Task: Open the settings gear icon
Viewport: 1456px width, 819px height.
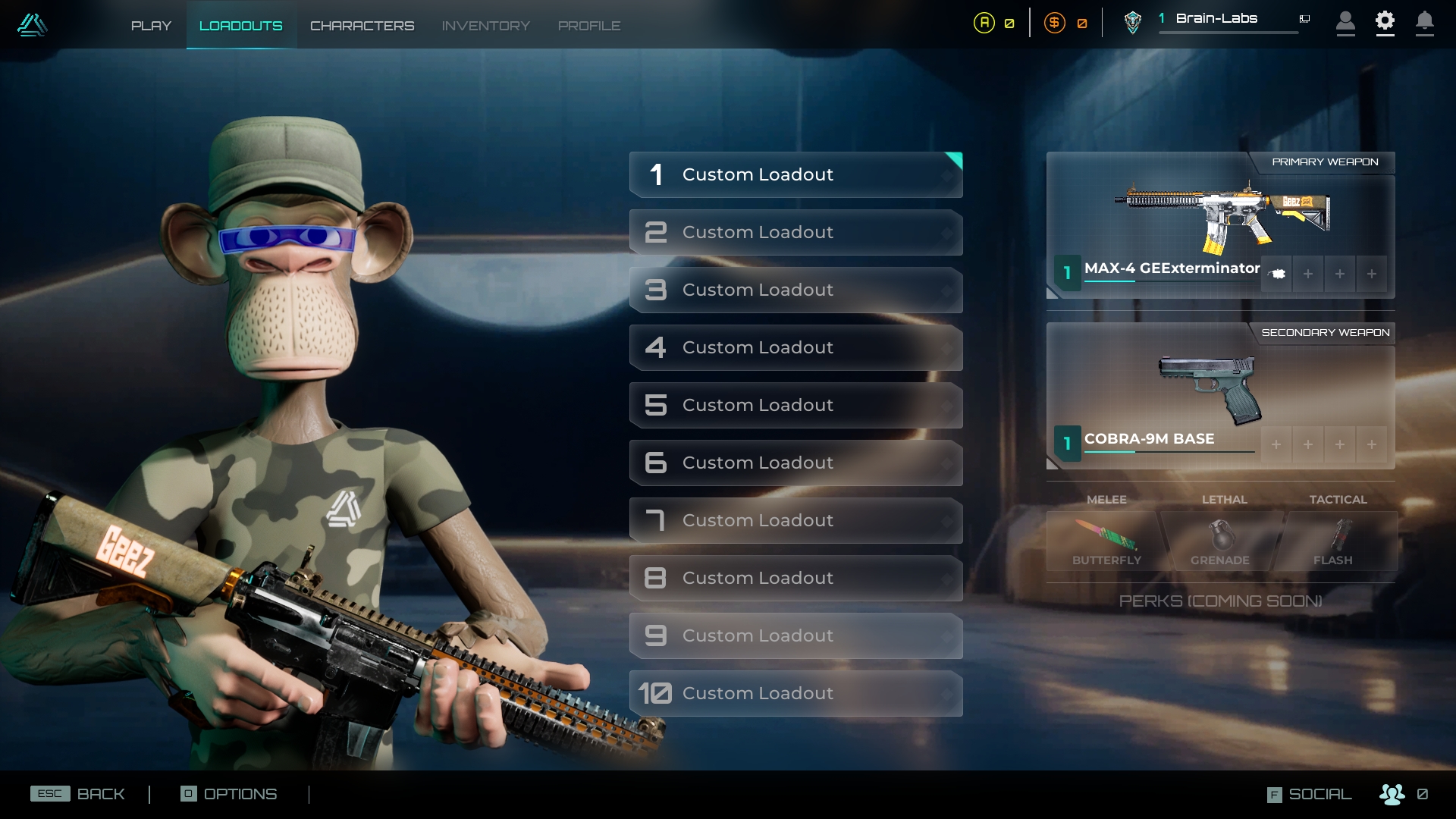Action: (x=1385, y=22)
